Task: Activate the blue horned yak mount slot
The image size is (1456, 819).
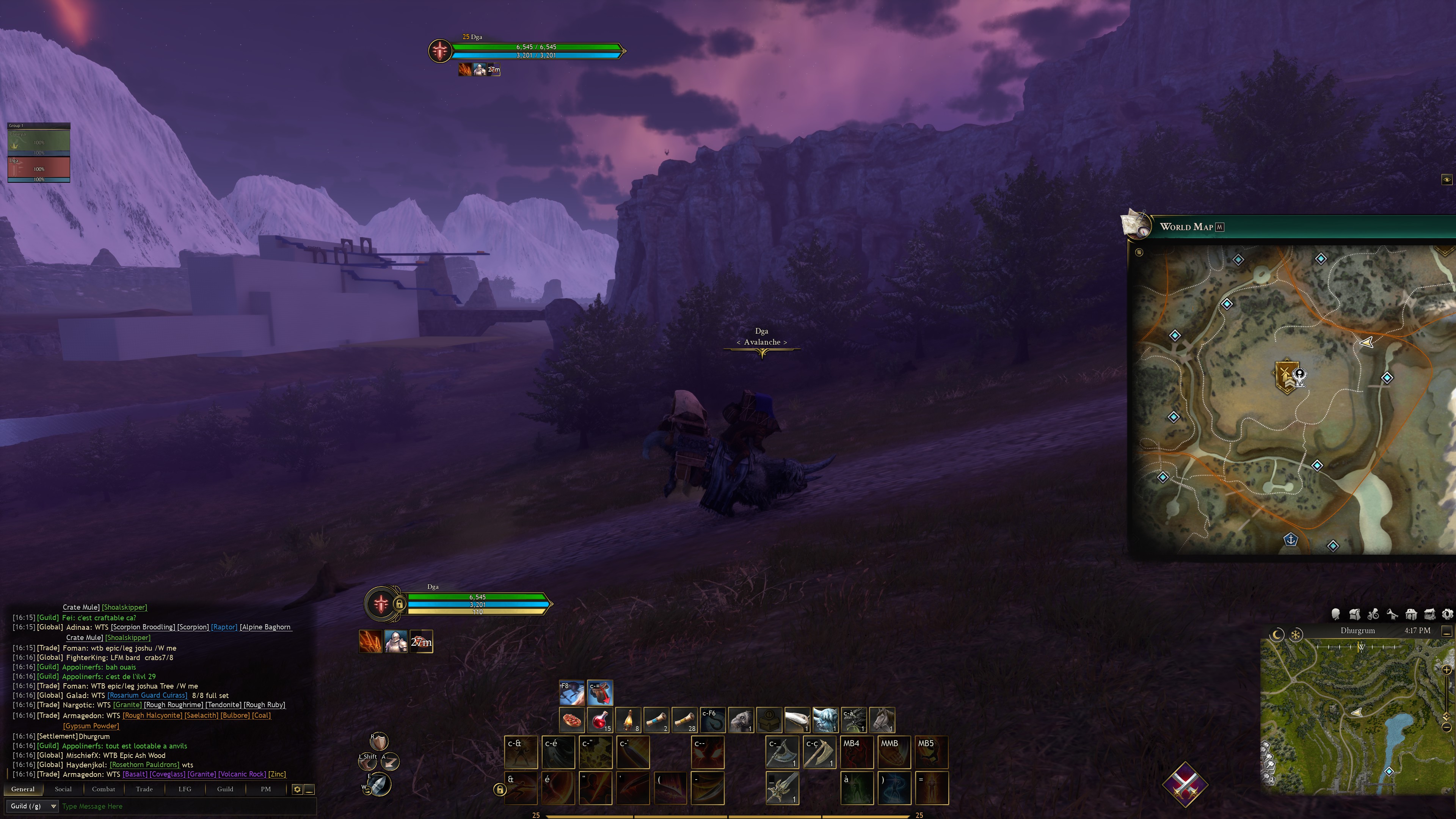Action: tap(825, 720)
